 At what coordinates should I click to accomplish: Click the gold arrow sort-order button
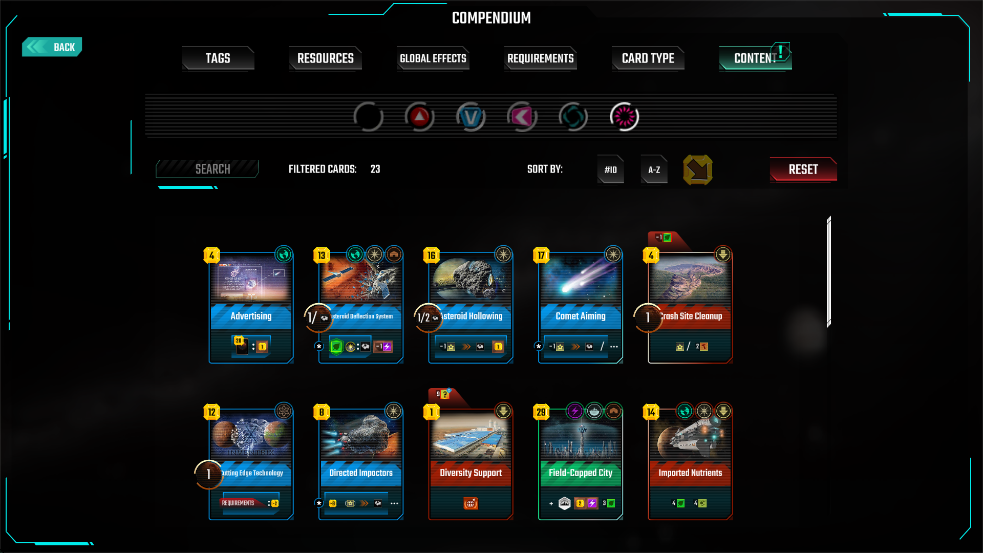(697, 170)
